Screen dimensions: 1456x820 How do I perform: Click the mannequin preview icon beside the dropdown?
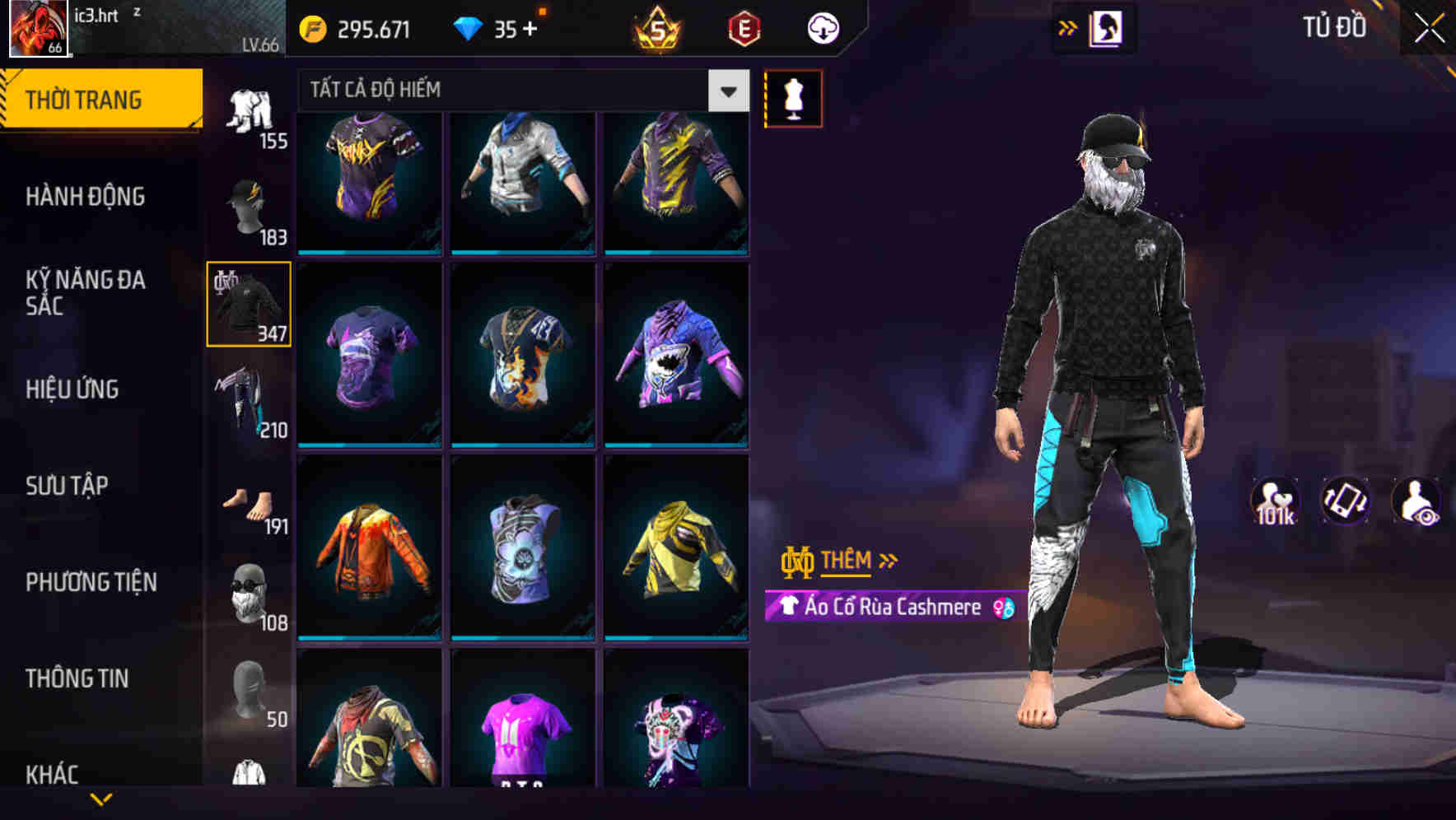(793, 97)
